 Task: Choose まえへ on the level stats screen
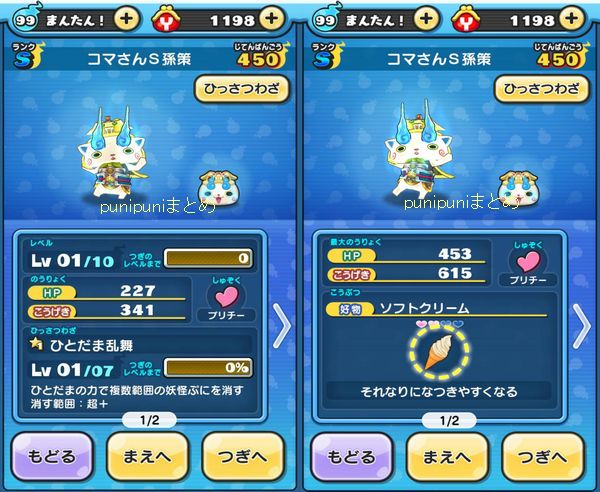[147, 454]
